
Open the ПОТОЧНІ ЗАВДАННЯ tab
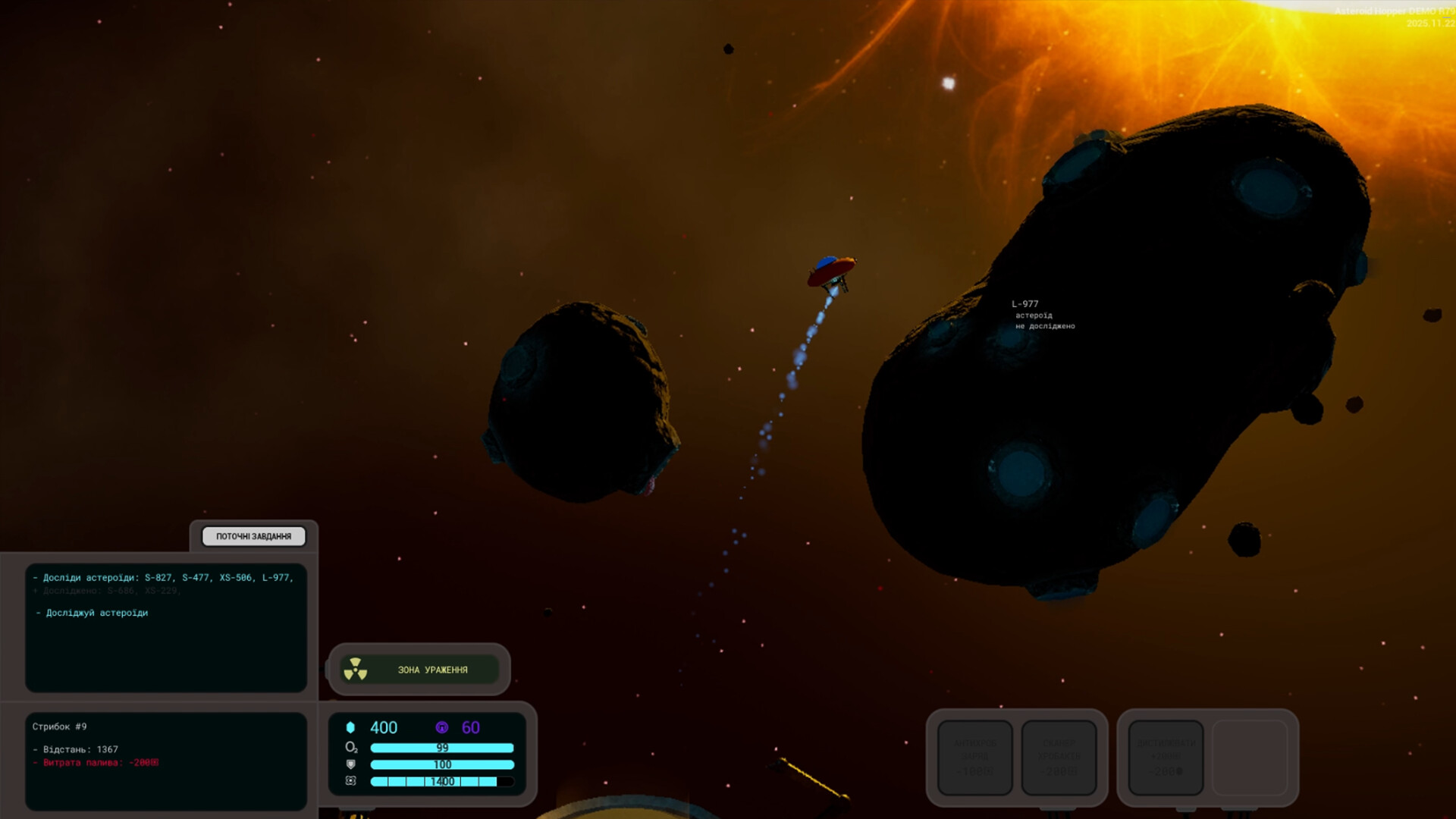(x=253, y=536)
